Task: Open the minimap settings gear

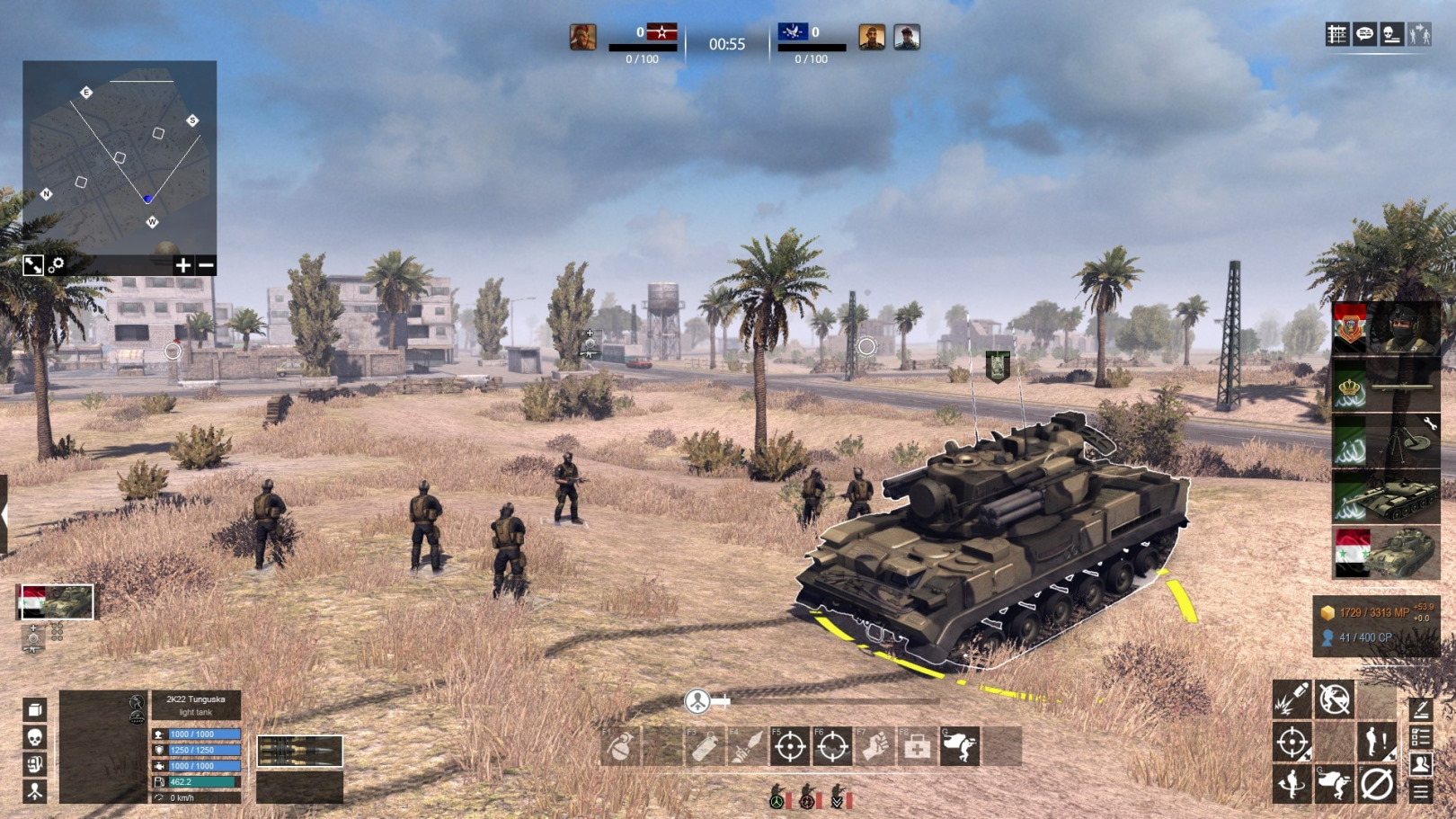Action: pos(57,265)
